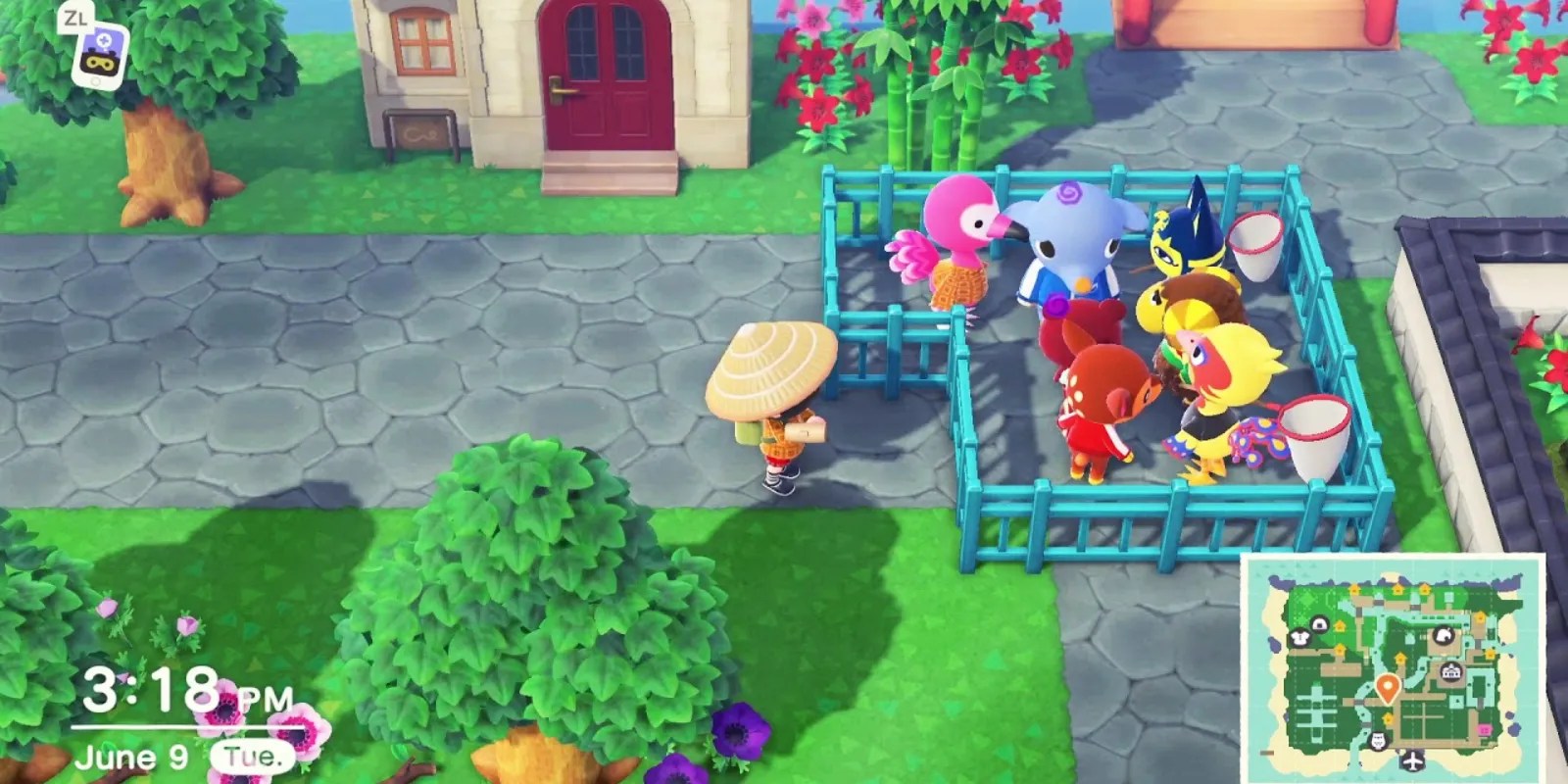The width and height of the screenshot is (1568, 784).
Task: Select the Able Sisters shirt icon on the map
Action: click(x=1299, y=637)
